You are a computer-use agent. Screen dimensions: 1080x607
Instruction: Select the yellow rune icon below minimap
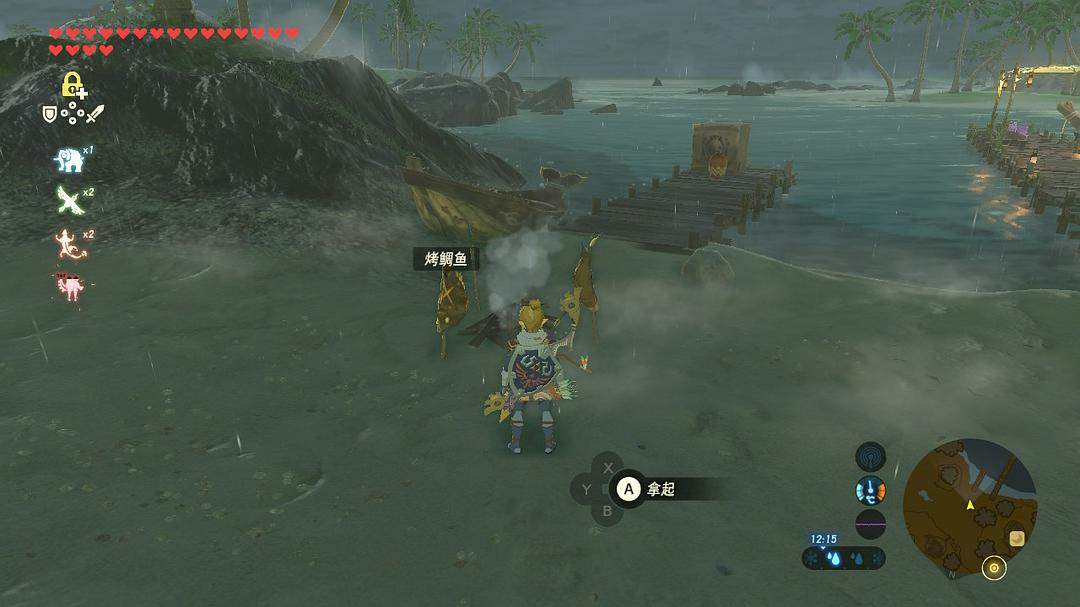[993, 569]
